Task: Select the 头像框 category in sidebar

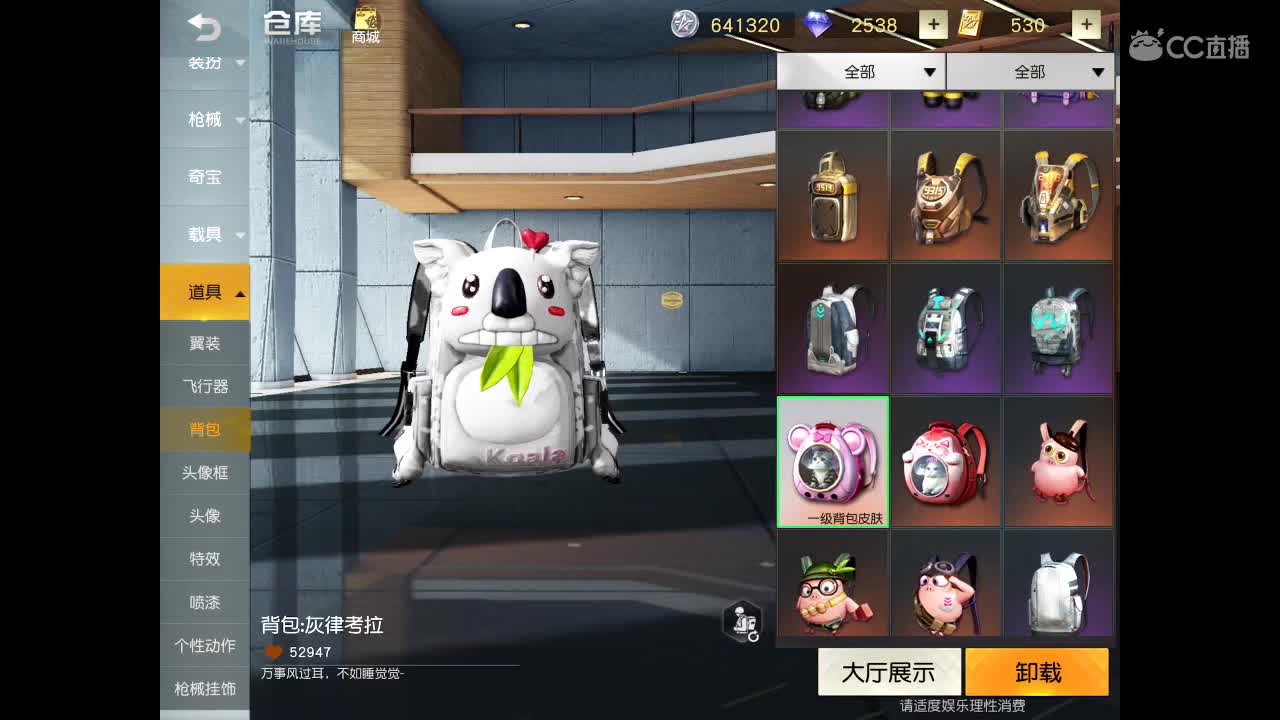Action: click(x=204, y=473)
